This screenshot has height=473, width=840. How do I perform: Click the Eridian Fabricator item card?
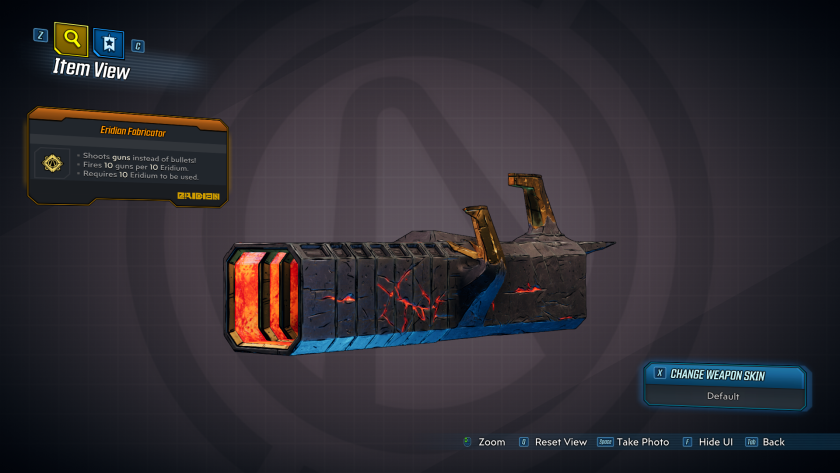point(128,157)
